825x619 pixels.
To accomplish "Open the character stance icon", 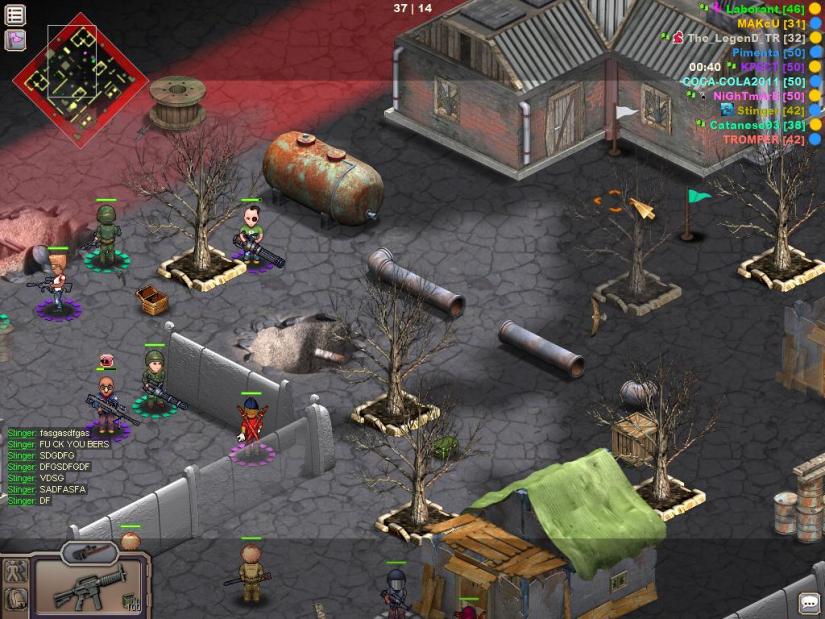I will [14, 572].
